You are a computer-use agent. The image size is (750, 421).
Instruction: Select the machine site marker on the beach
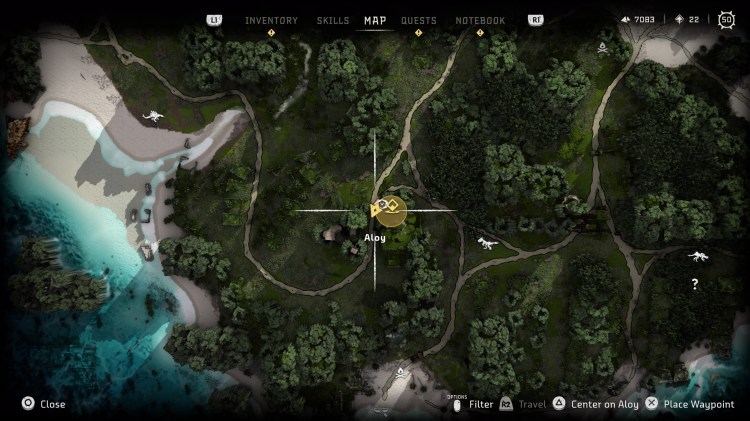click(153, 117)
